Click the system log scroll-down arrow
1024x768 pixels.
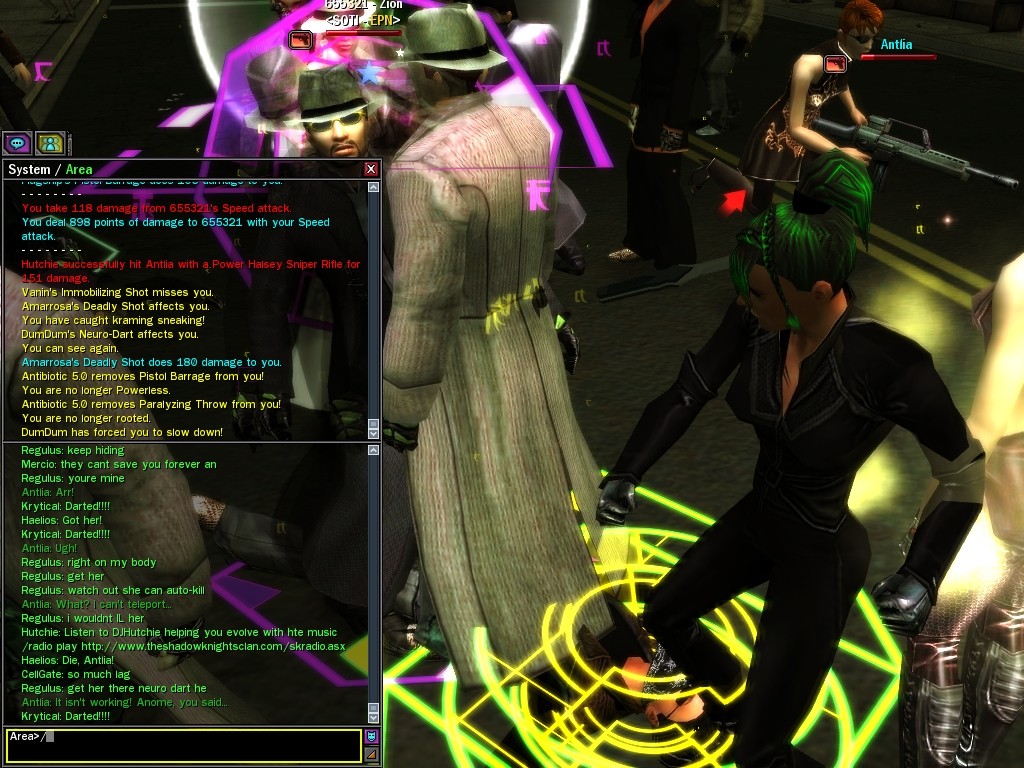click(374, 433)
